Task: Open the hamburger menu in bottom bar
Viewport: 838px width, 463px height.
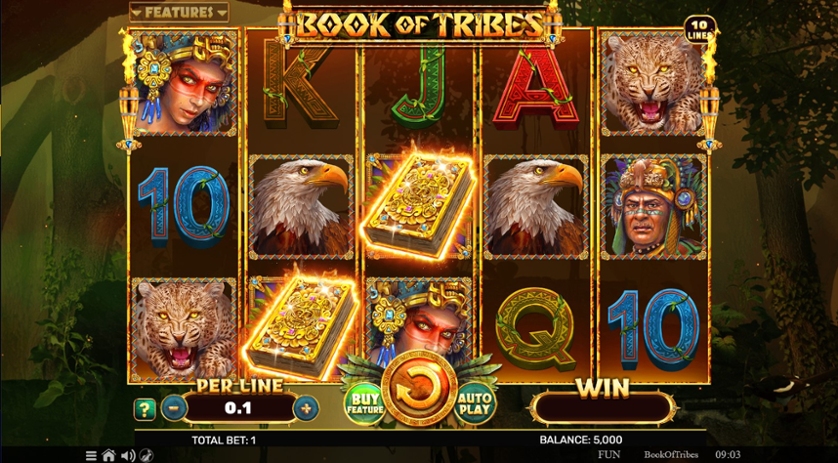Action: pos(91,455)
